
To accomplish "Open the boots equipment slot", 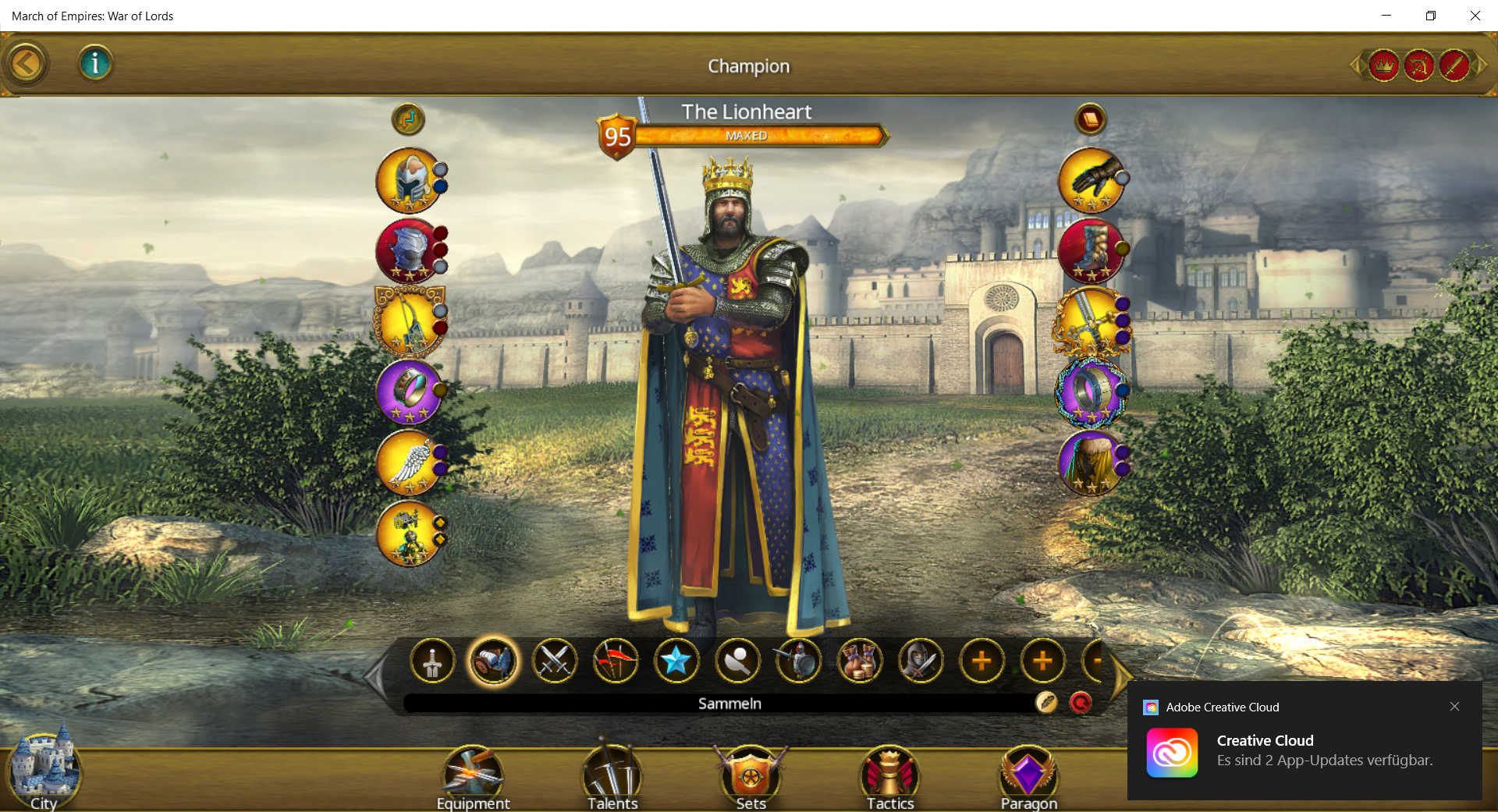I will click(1091, 250).
